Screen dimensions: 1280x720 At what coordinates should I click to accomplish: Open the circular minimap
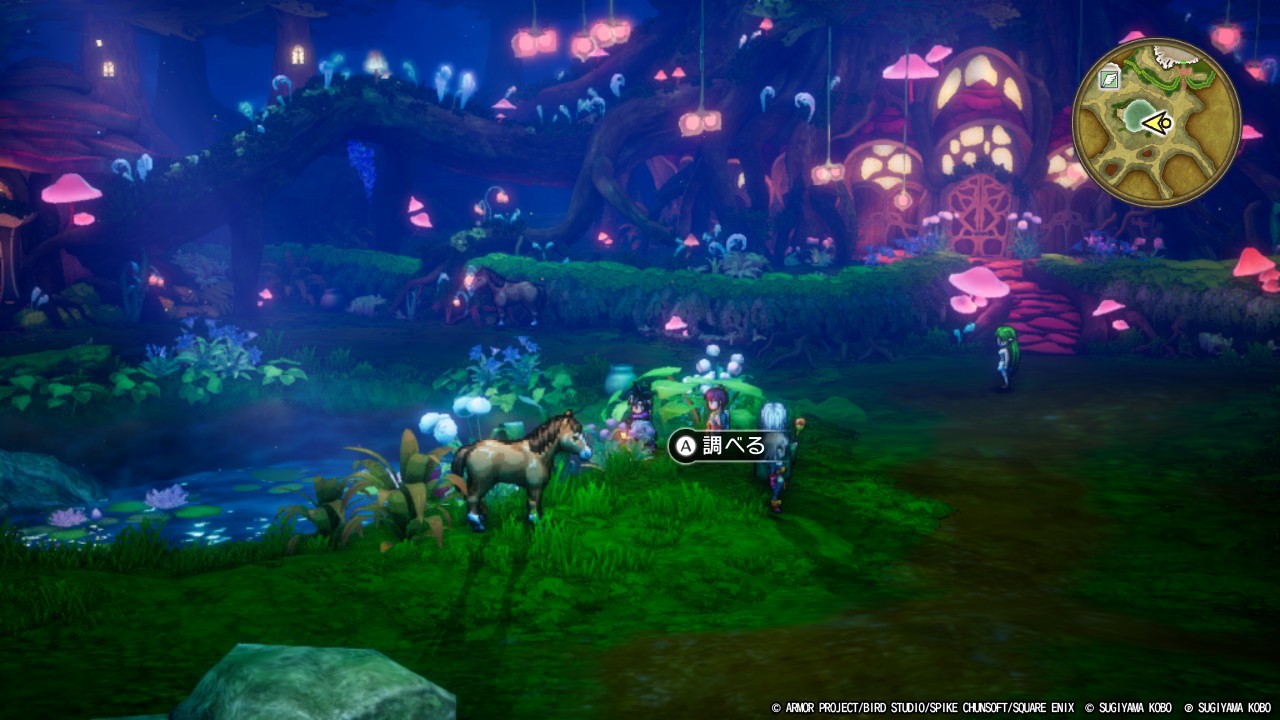pos(1156,122)
